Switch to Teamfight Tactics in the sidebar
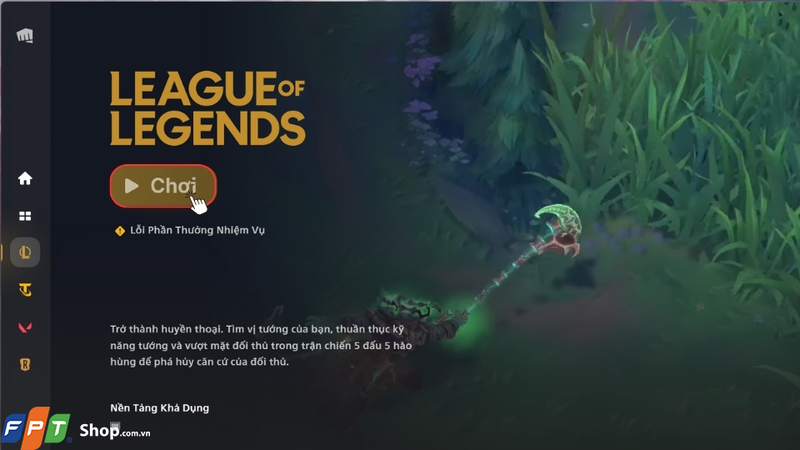 coord(25,290)
